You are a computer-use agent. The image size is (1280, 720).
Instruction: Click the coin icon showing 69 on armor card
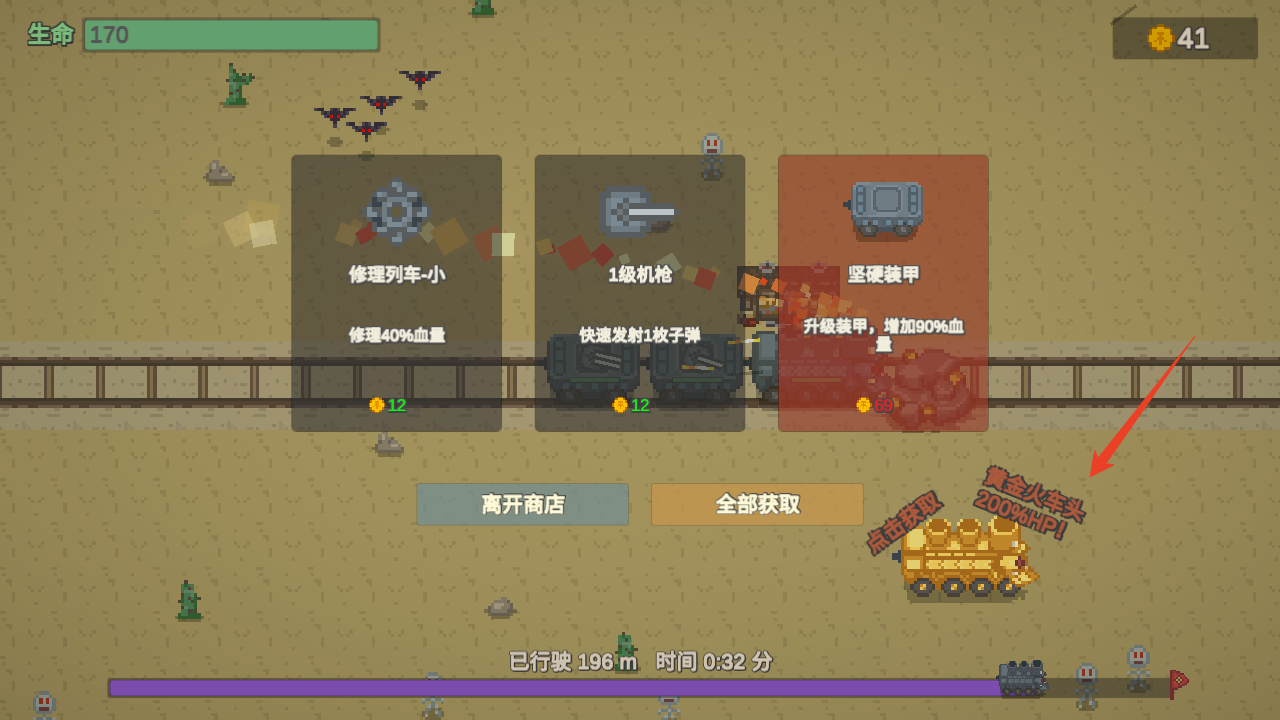[x=861, y=407]
